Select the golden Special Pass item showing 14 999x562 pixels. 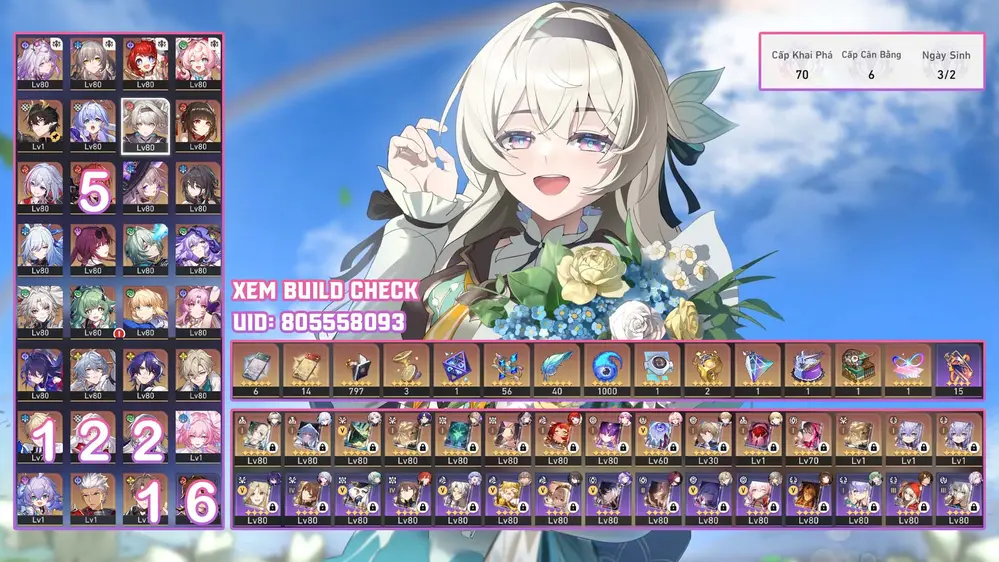305,371
